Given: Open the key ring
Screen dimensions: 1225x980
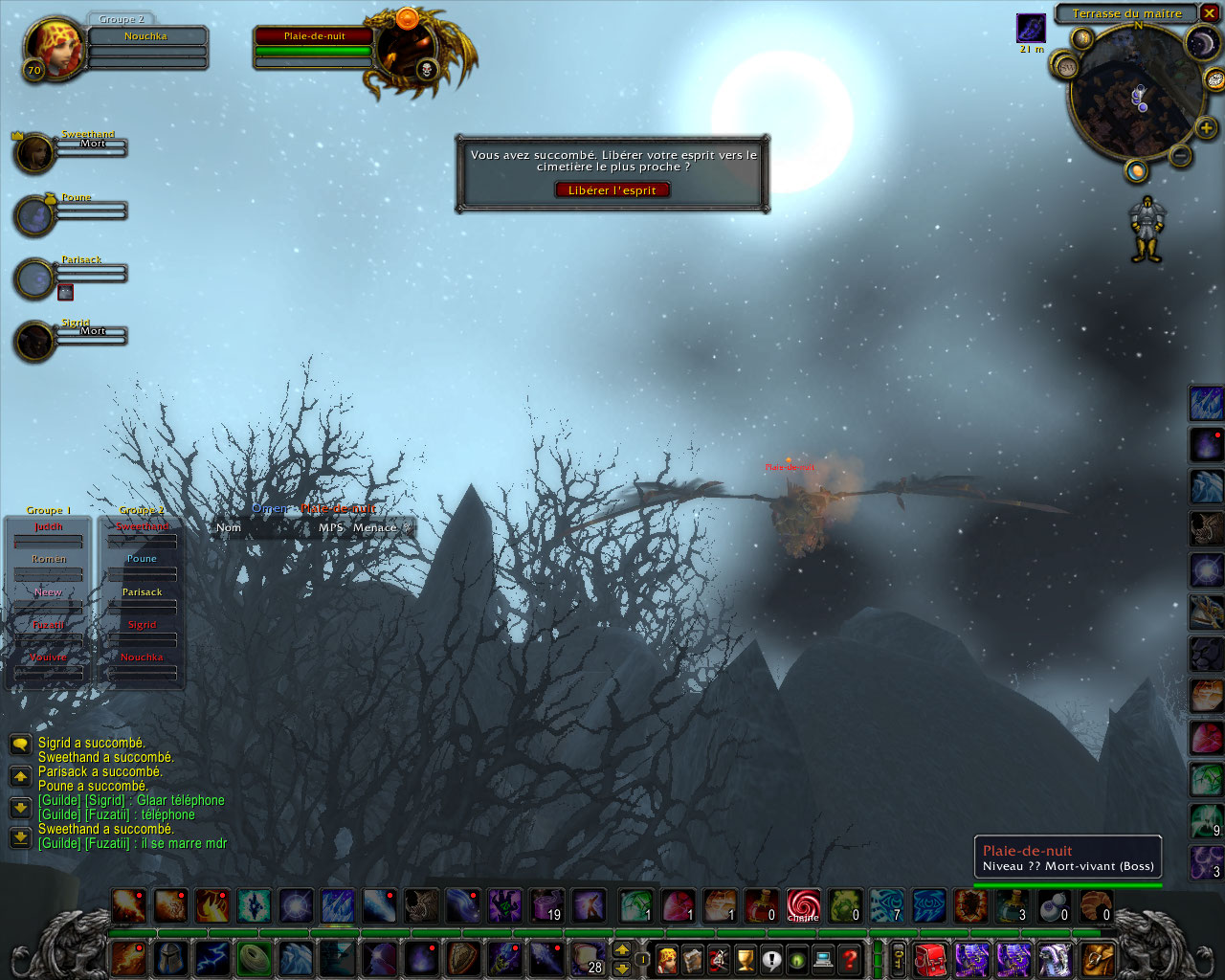Looking at the screenshot, I should tap(899, 957).
